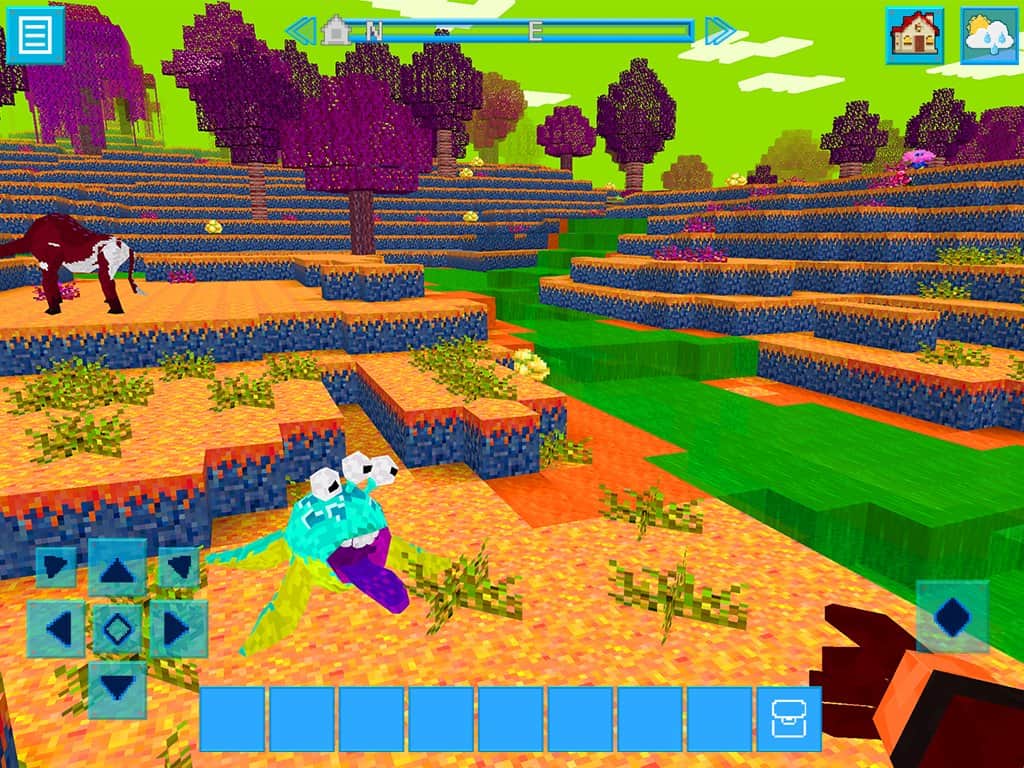The image size is (1024, 768).
Task: Open the inventory chest button
Action: tap(788, 718)
